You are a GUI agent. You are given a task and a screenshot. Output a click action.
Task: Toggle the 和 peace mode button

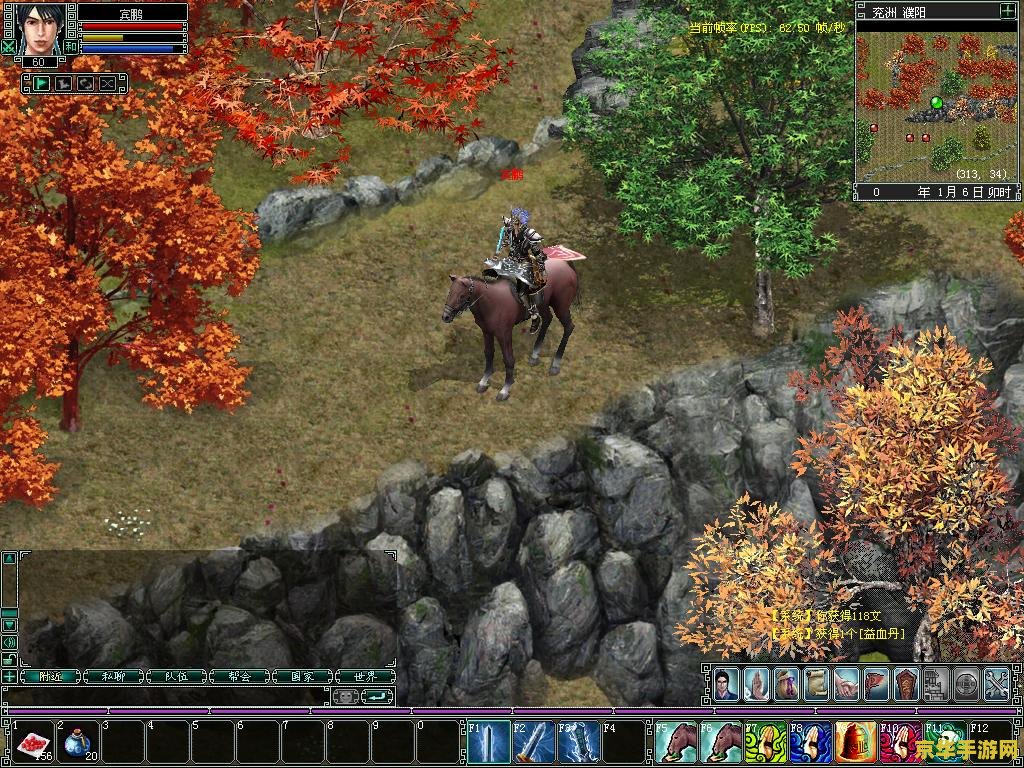tap(70, 46)
